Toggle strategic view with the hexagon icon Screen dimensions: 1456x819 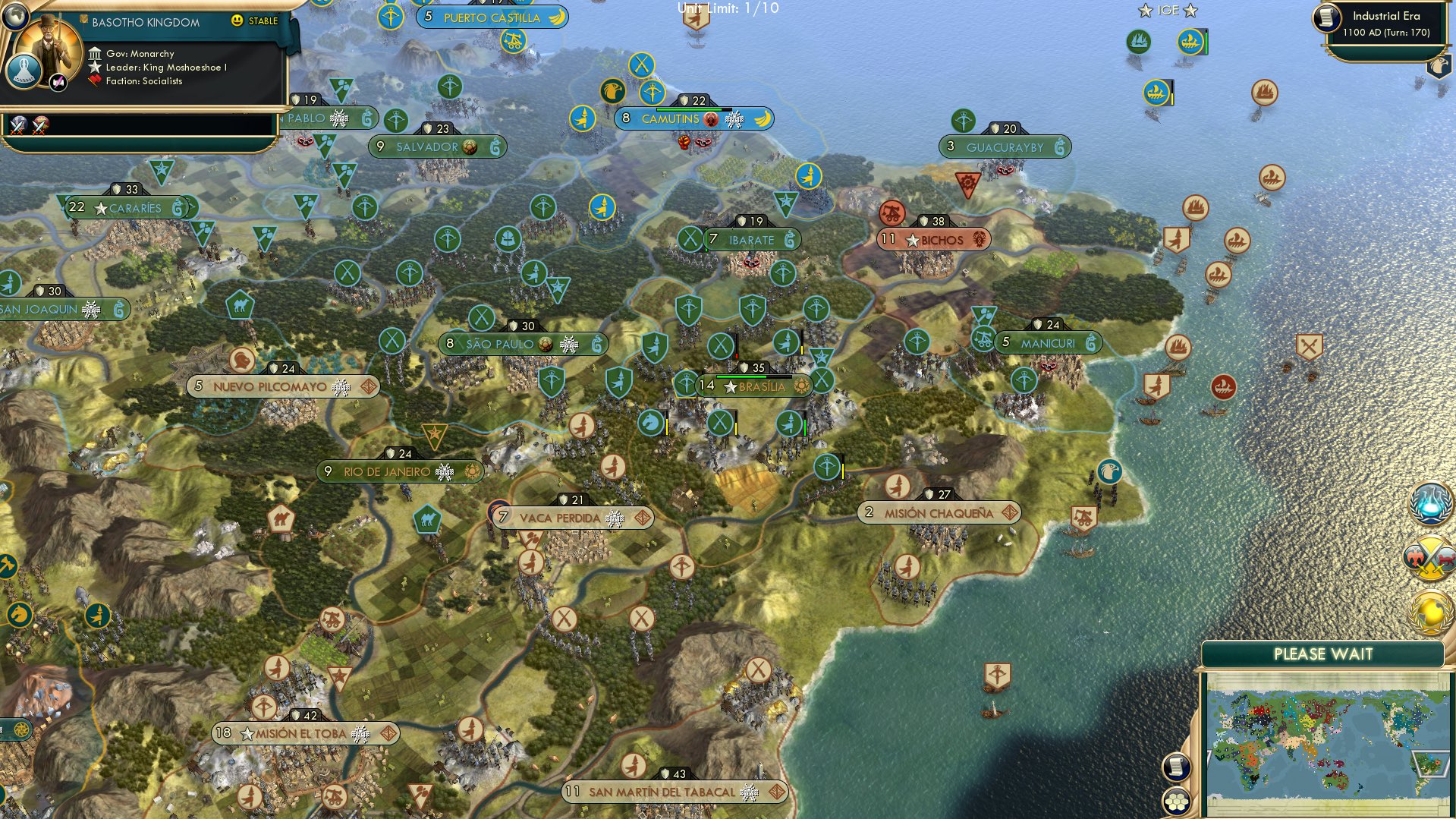[1176, 801]
